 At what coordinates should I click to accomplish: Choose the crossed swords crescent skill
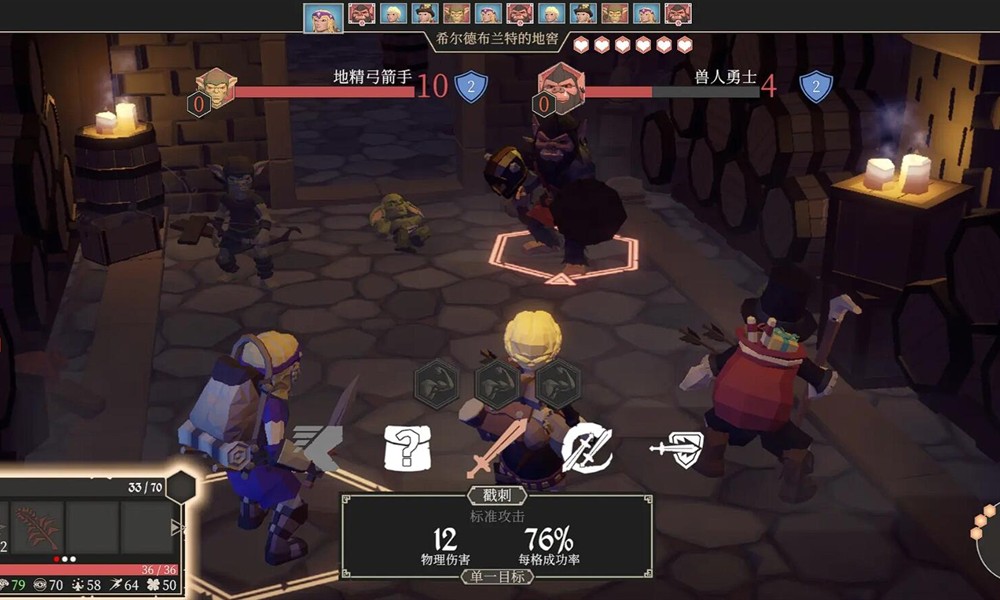click(587, 447)
